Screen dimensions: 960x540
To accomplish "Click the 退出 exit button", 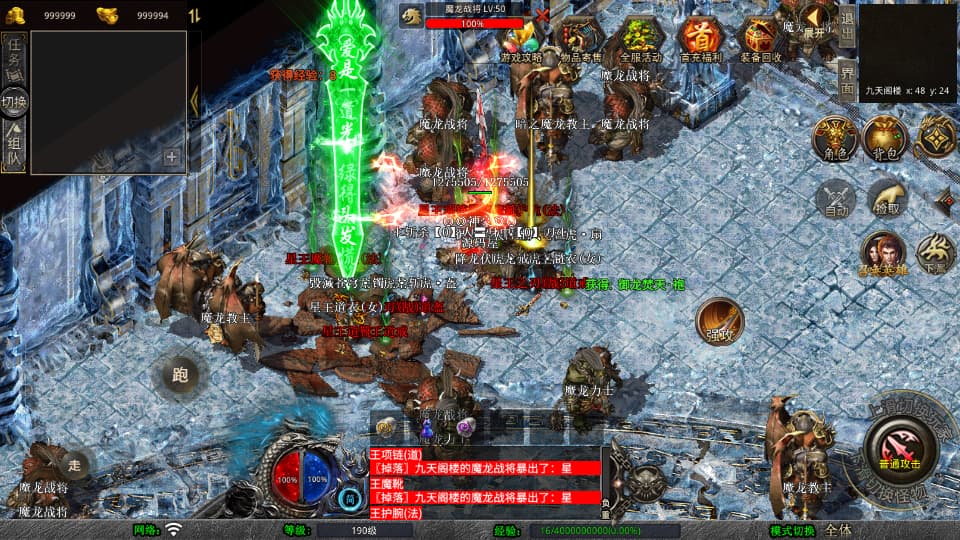I will pyautogui.click(x=847, y=25).
